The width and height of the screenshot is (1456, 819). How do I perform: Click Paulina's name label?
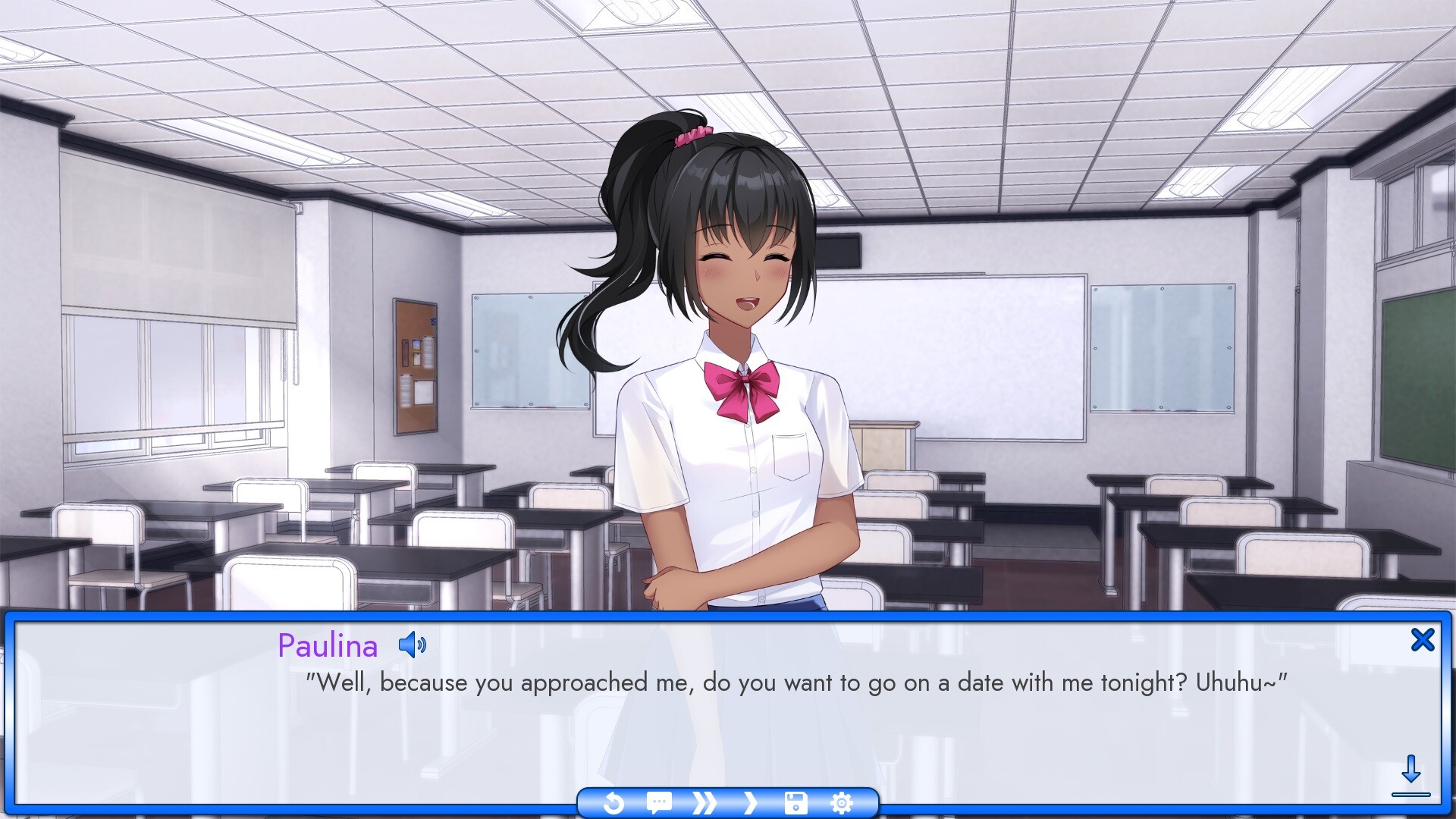(x=328, y=646)
